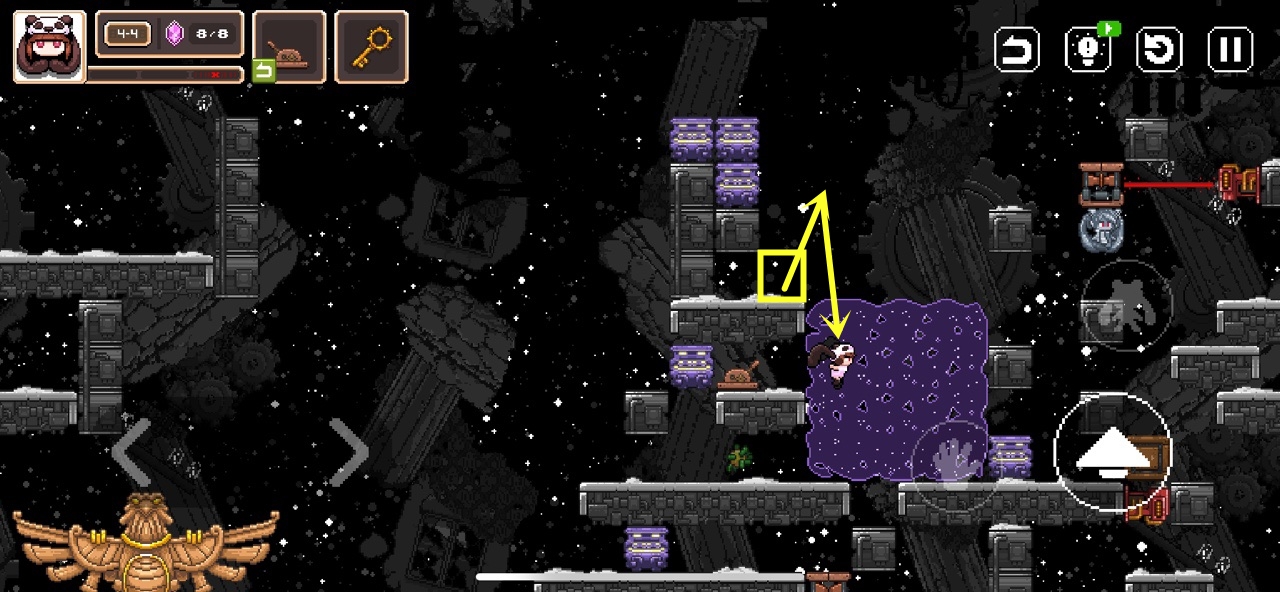Tap the jump up-arrow button

click(x=1112, y=454)
